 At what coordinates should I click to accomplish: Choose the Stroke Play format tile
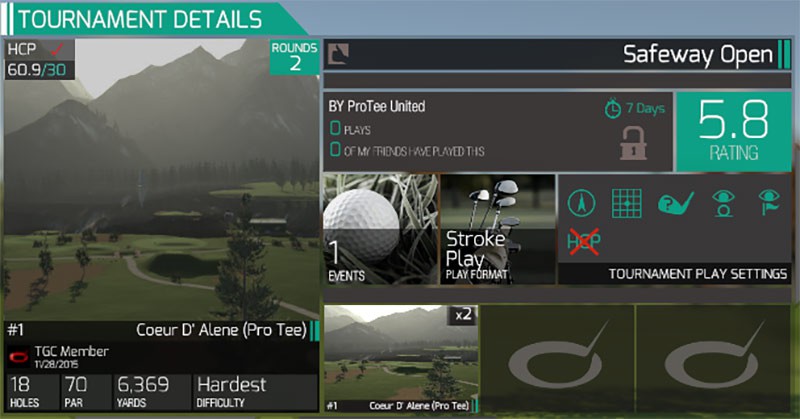497,229
